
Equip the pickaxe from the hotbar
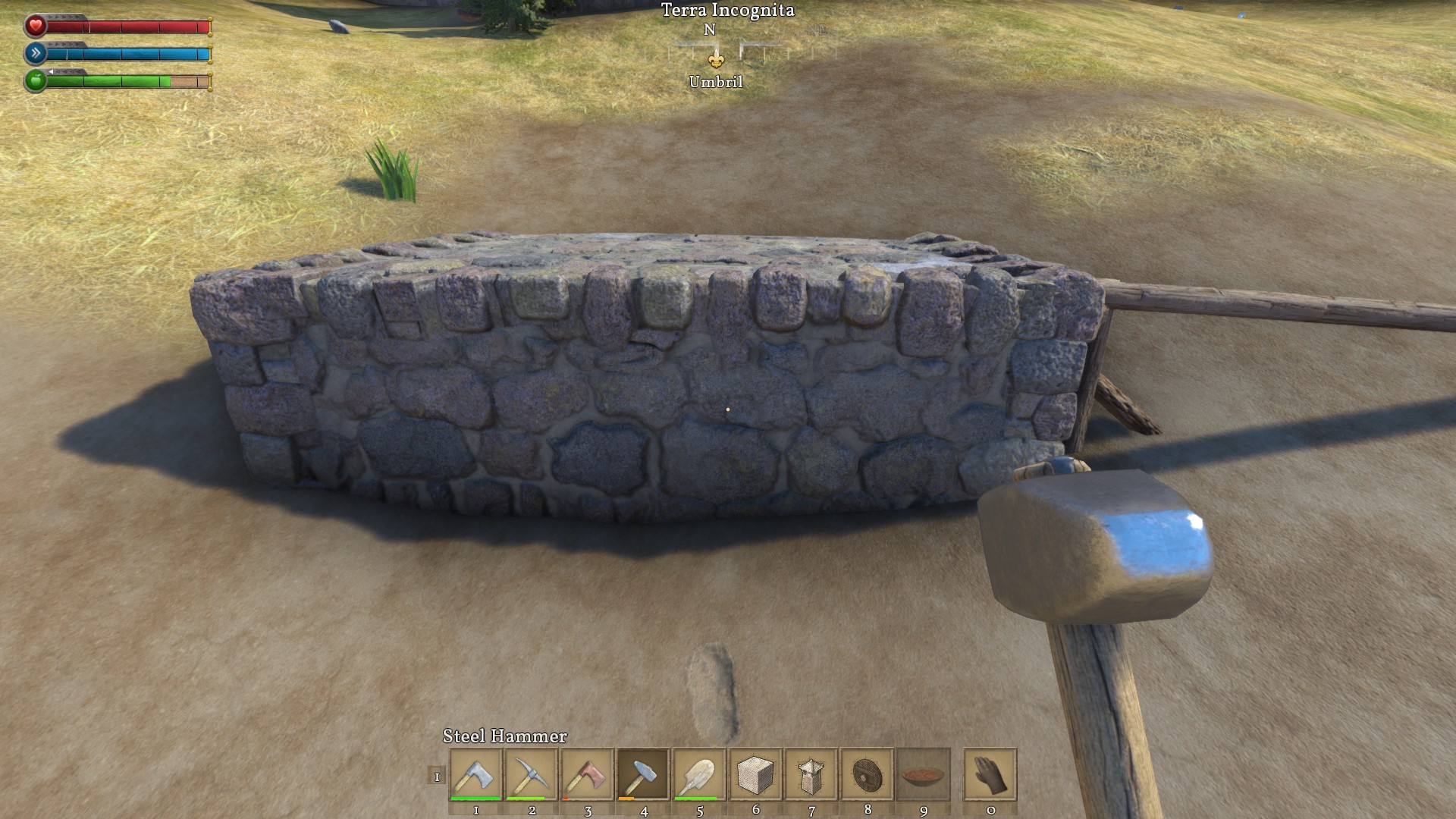coord(532,774)
